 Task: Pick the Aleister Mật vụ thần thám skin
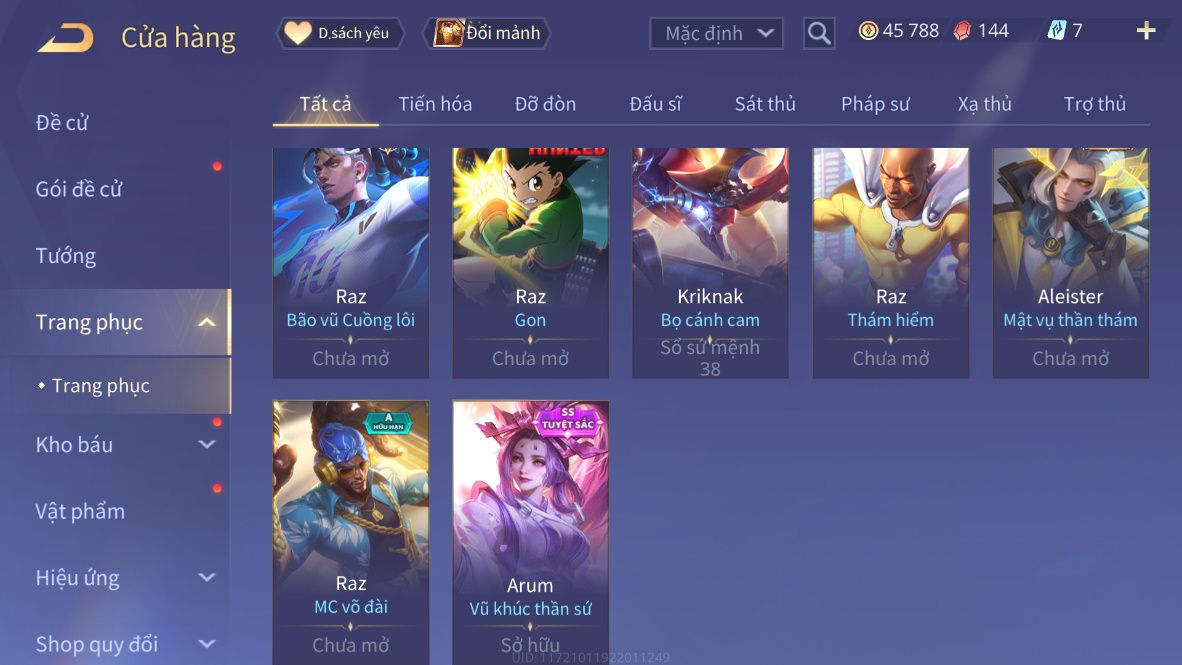1070,262
